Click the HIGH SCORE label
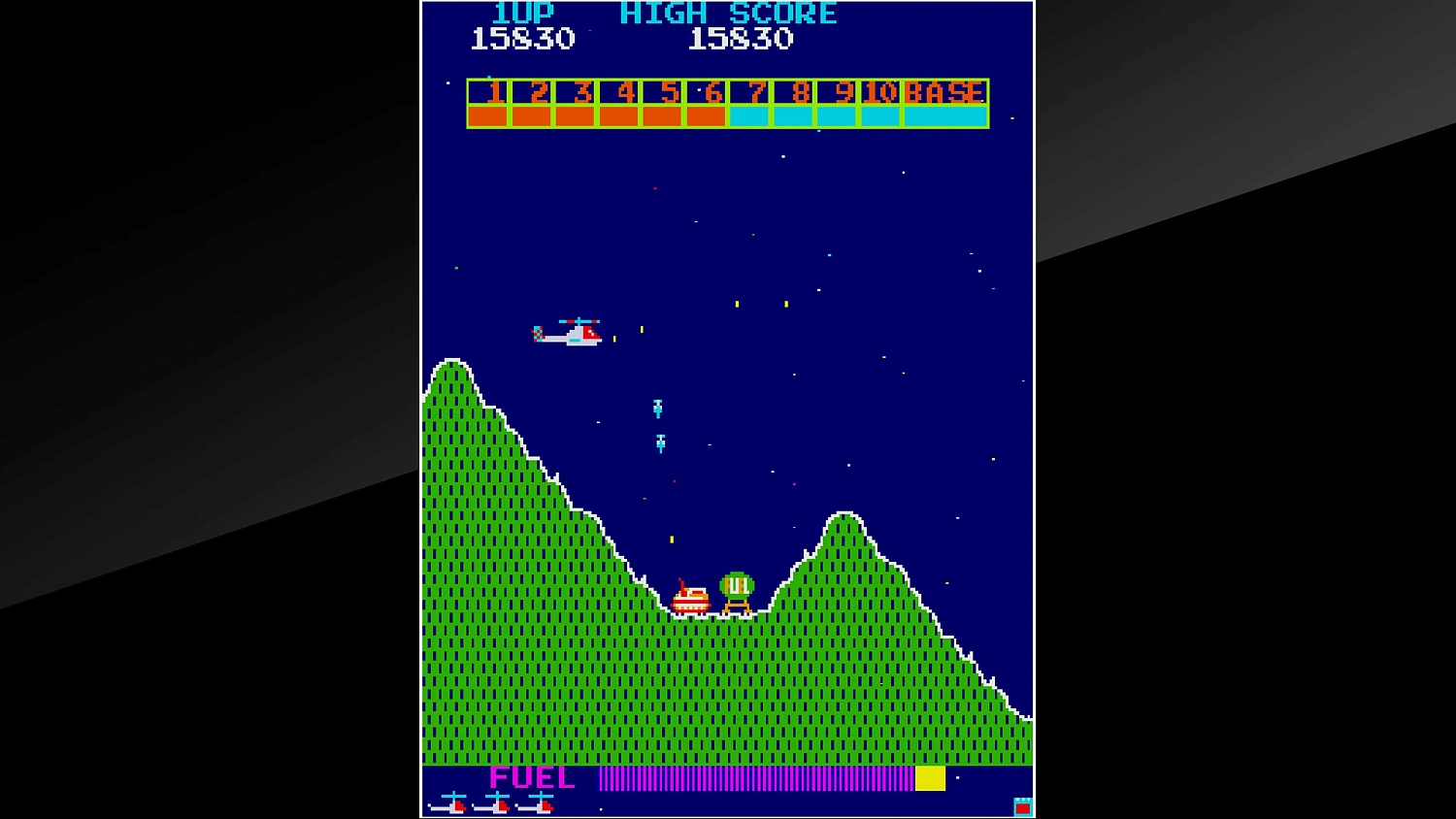 tap(729, 13)
